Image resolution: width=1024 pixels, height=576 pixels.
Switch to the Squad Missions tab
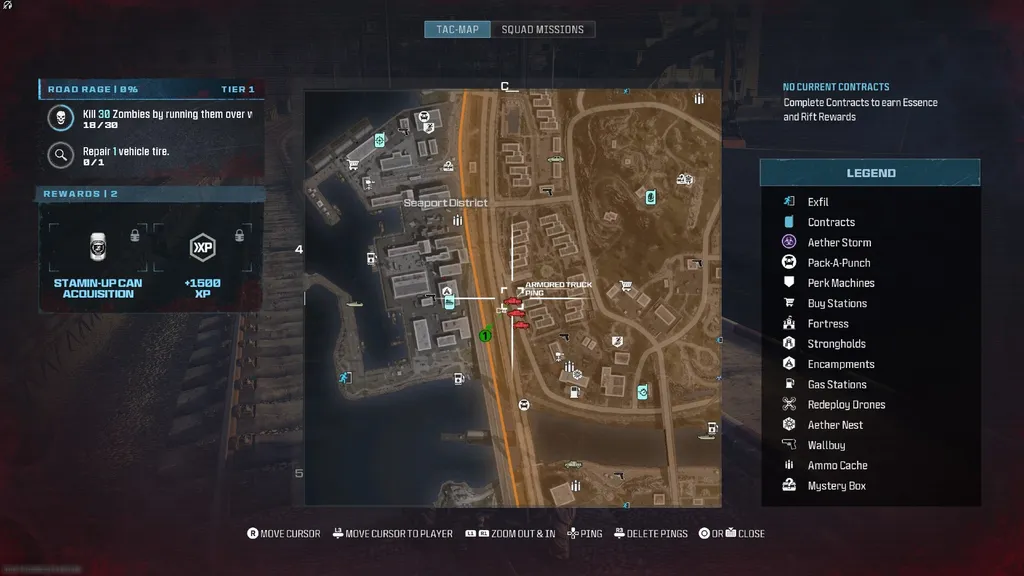pyautogui.click(x=542, y=29)
